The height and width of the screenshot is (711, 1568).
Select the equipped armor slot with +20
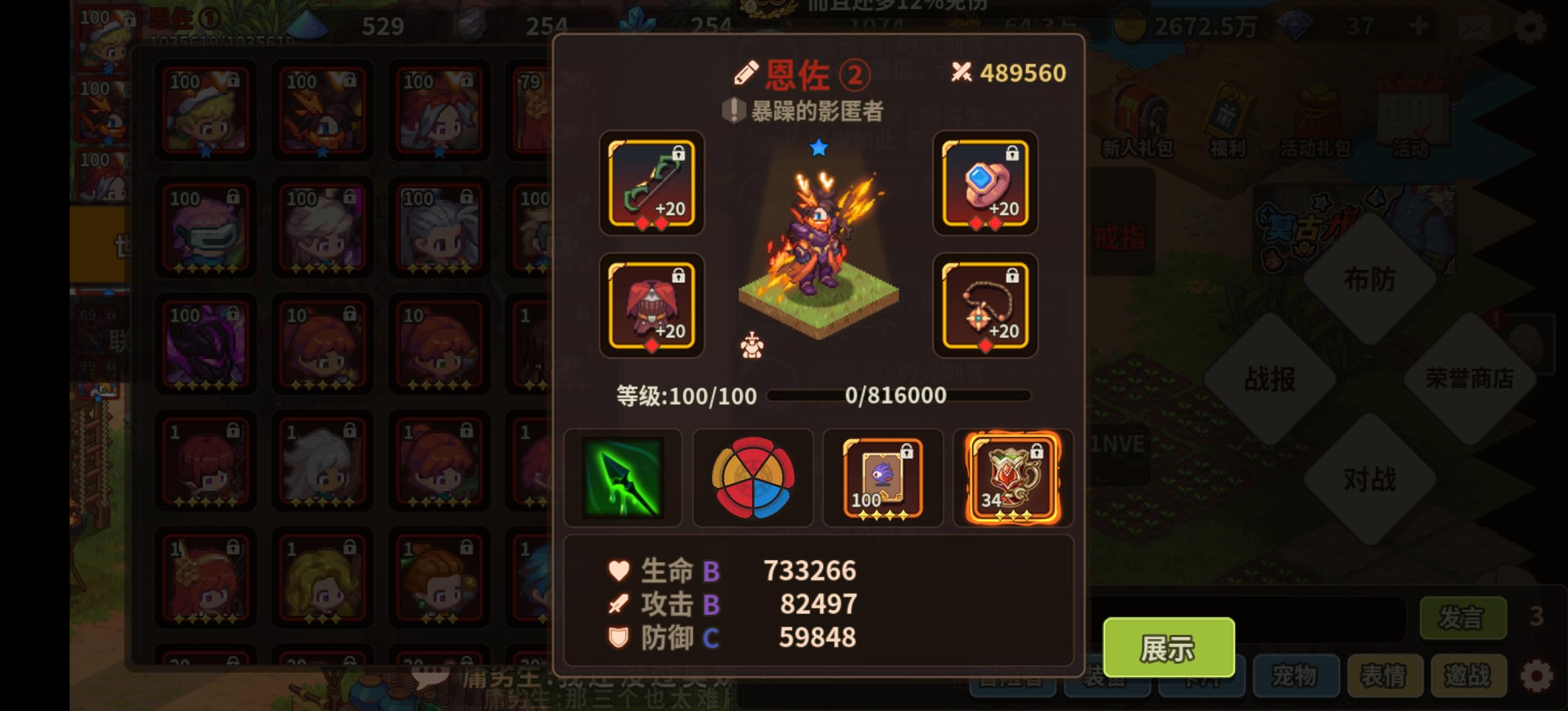(652, 307)
